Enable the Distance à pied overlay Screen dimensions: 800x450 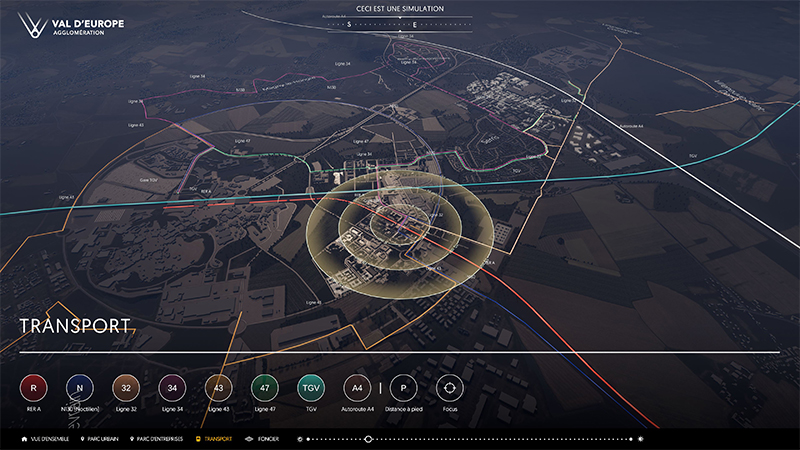[403, 387]
